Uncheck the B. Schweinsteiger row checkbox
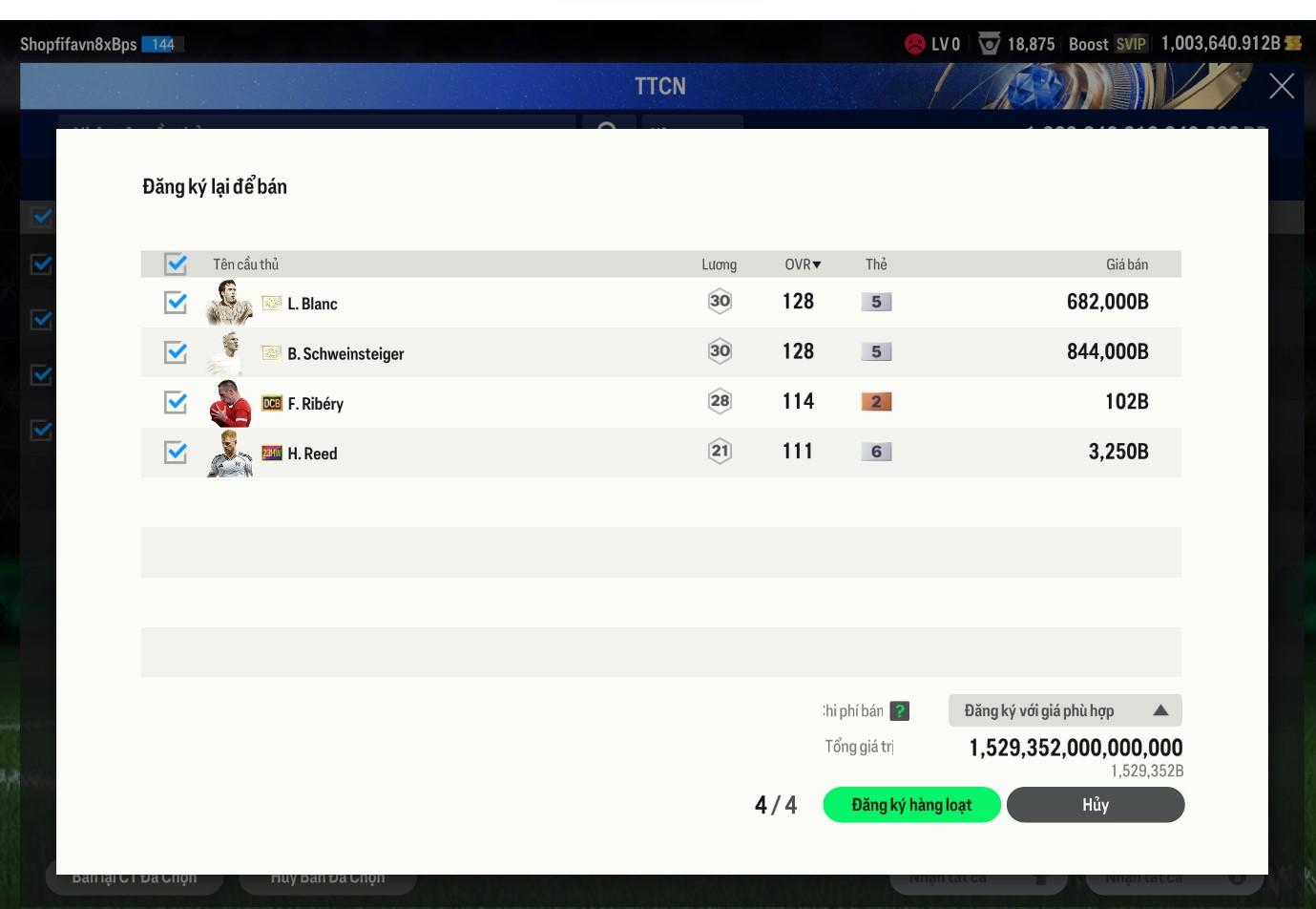The width and height of the screenshot is (1316, 909). pyautogui.click(x=176, y=352)
